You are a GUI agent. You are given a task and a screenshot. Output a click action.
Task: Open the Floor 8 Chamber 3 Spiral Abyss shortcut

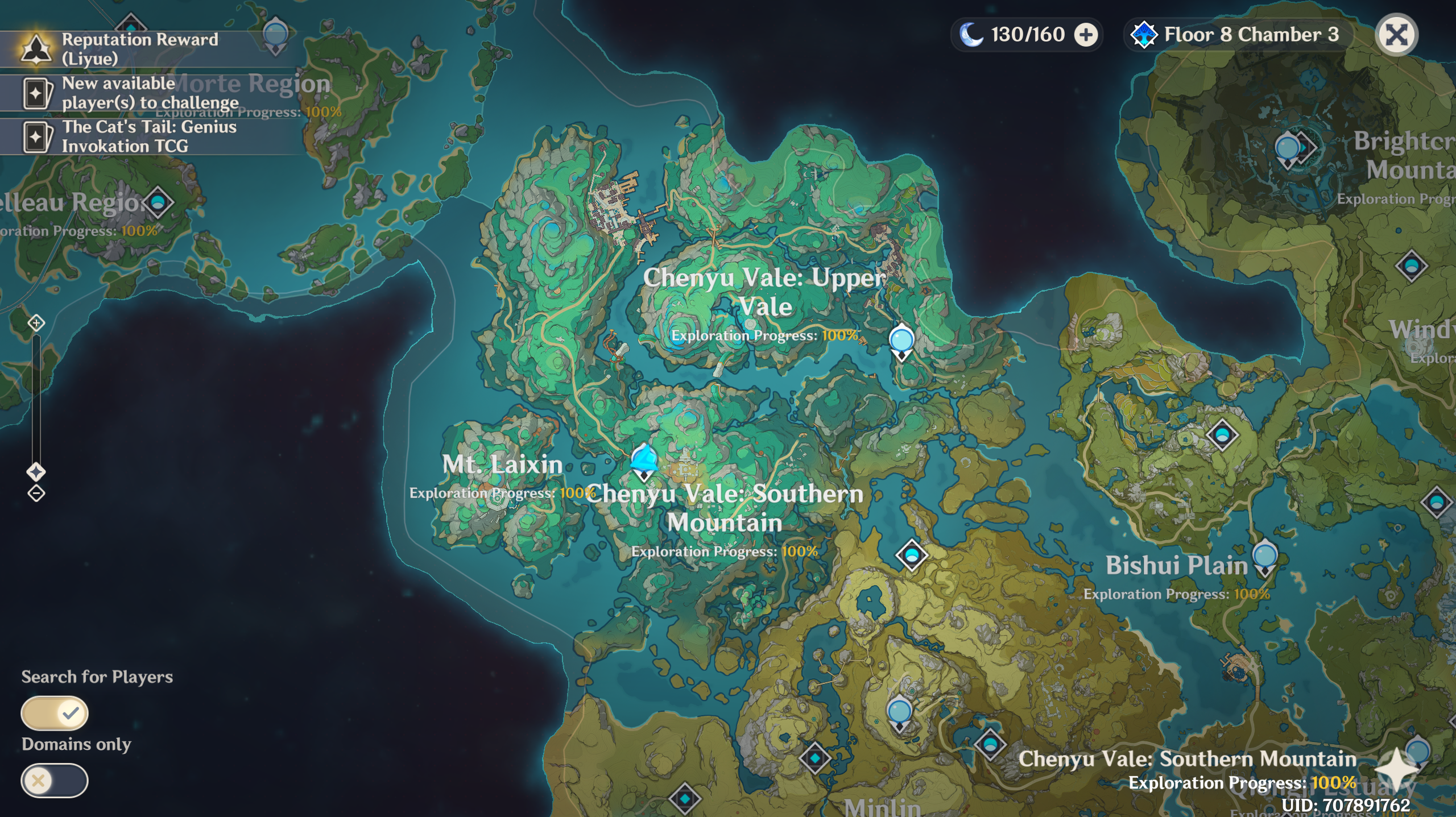point(1238,35)
